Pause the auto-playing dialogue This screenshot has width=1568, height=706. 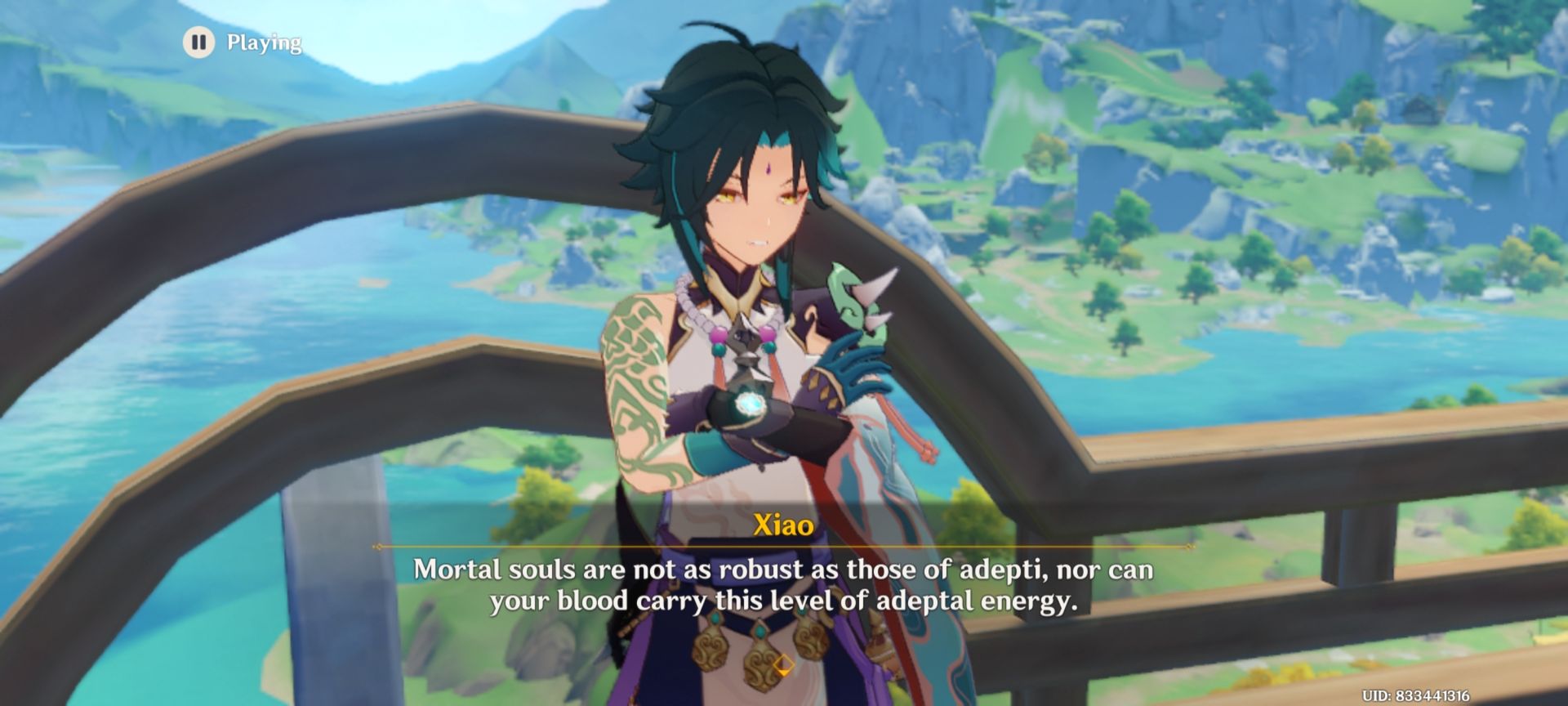pyautogui.click(x=198, y=42)
